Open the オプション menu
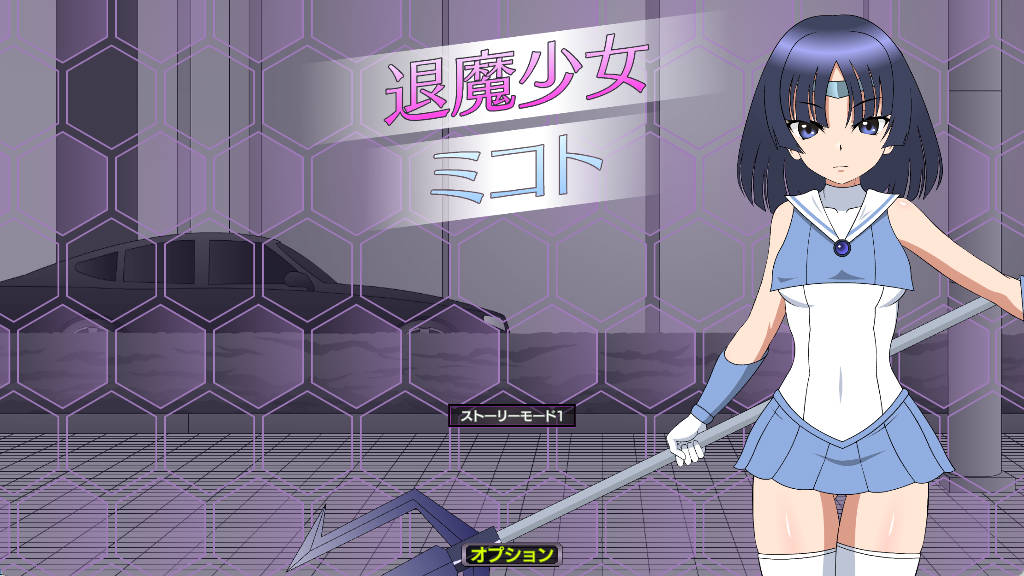This screenshot has height=576, width=1024. pos(512,553)
